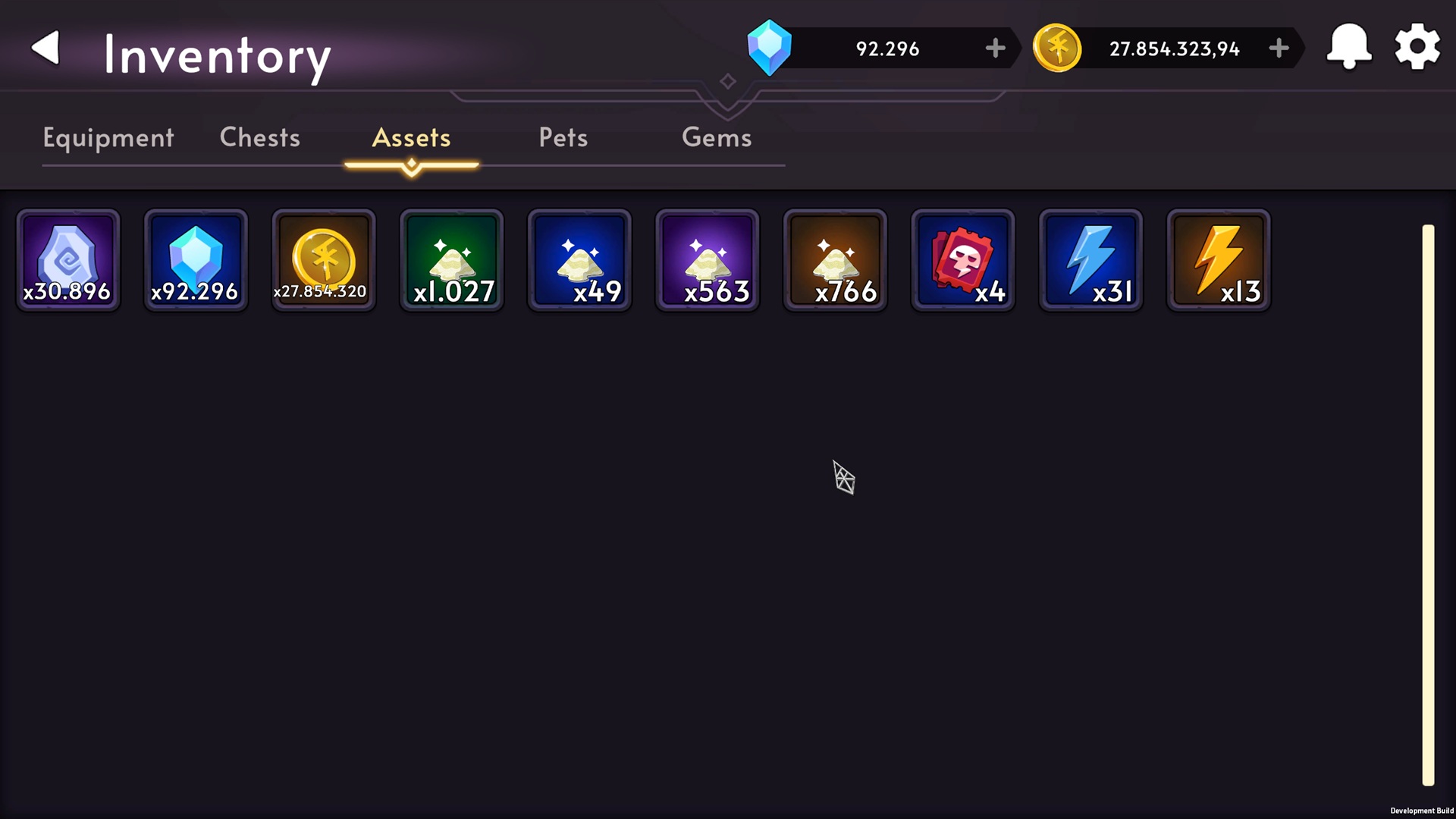Select the yellow lightning bolt x13
This screenshot has width=1456, height=819.
click(1218, 260)
